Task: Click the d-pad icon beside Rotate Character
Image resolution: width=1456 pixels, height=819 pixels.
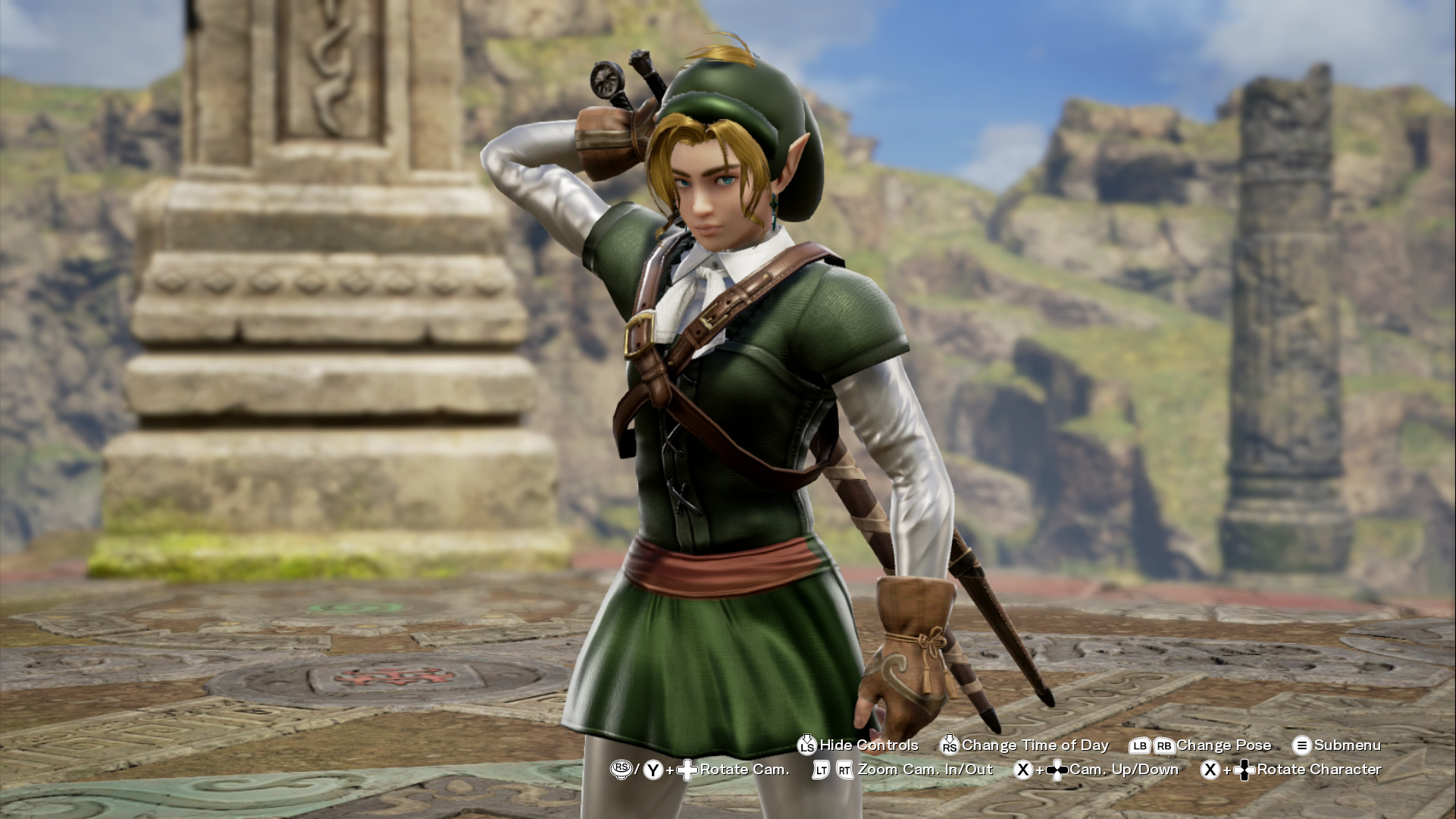Action: (x=1245, y=770)
